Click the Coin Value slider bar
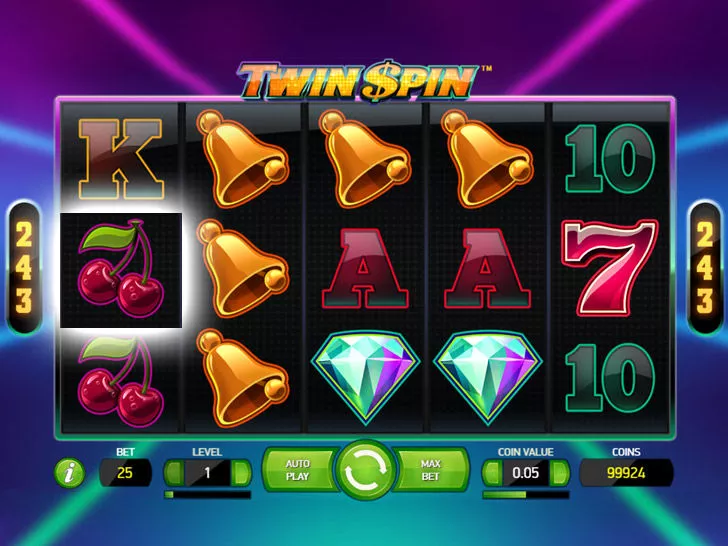The image size is (728, 546). click(x=526, y=494)
